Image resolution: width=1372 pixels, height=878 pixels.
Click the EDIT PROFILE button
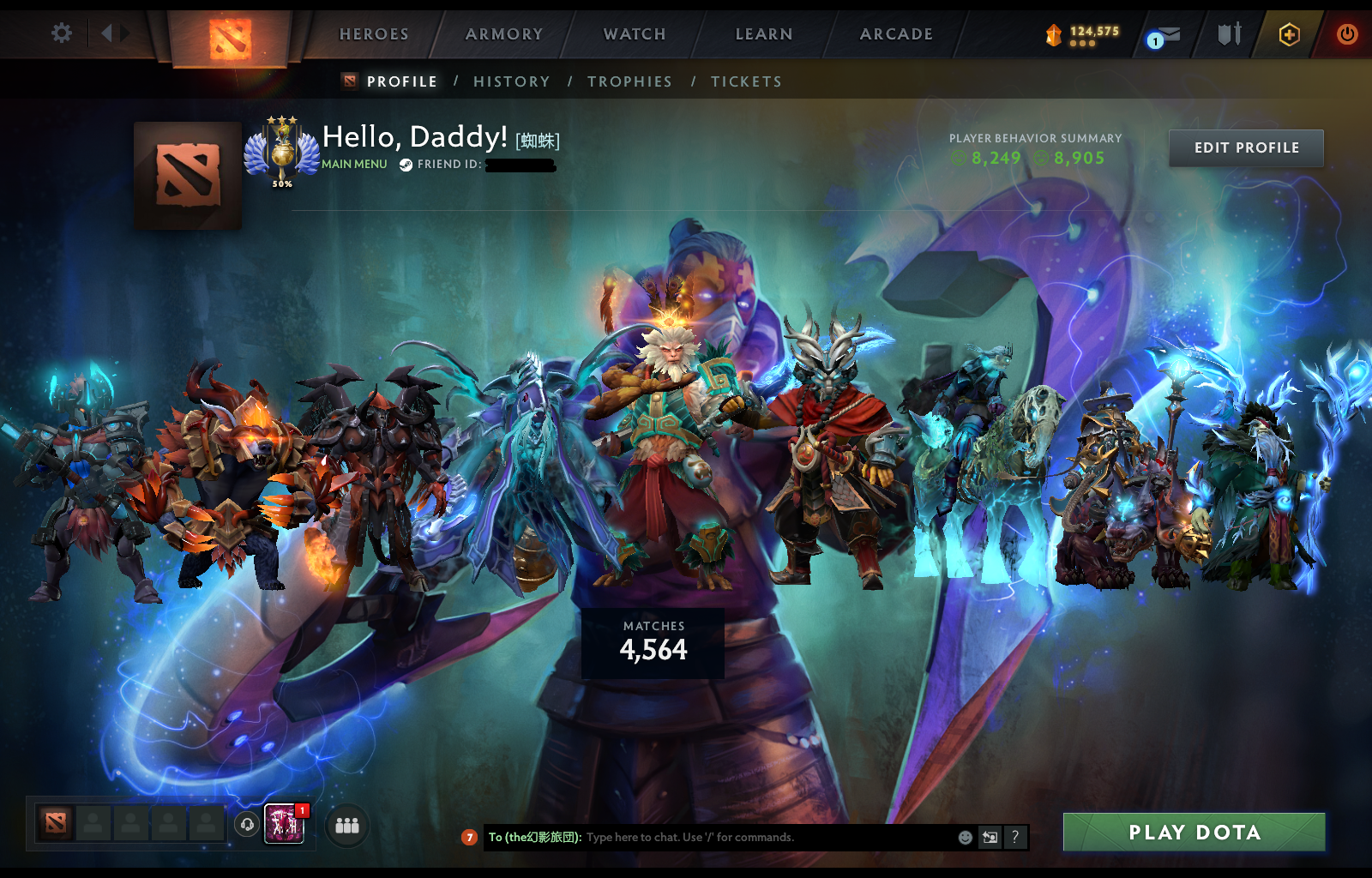(x=1246, y=147)
